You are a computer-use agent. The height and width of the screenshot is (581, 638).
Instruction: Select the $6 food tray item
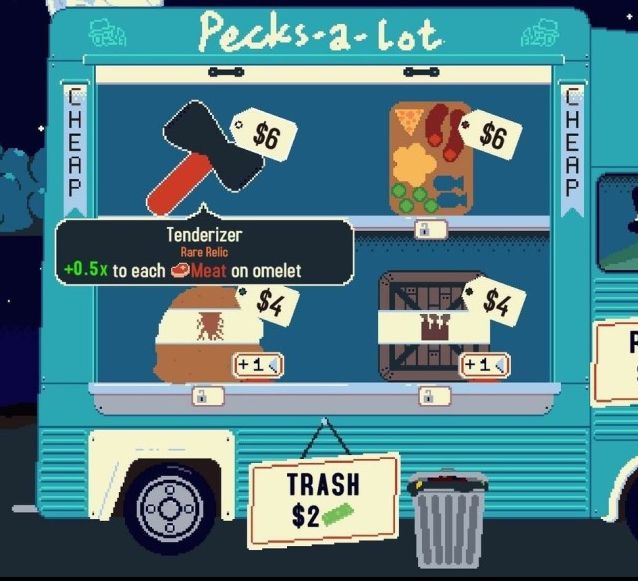431,157
